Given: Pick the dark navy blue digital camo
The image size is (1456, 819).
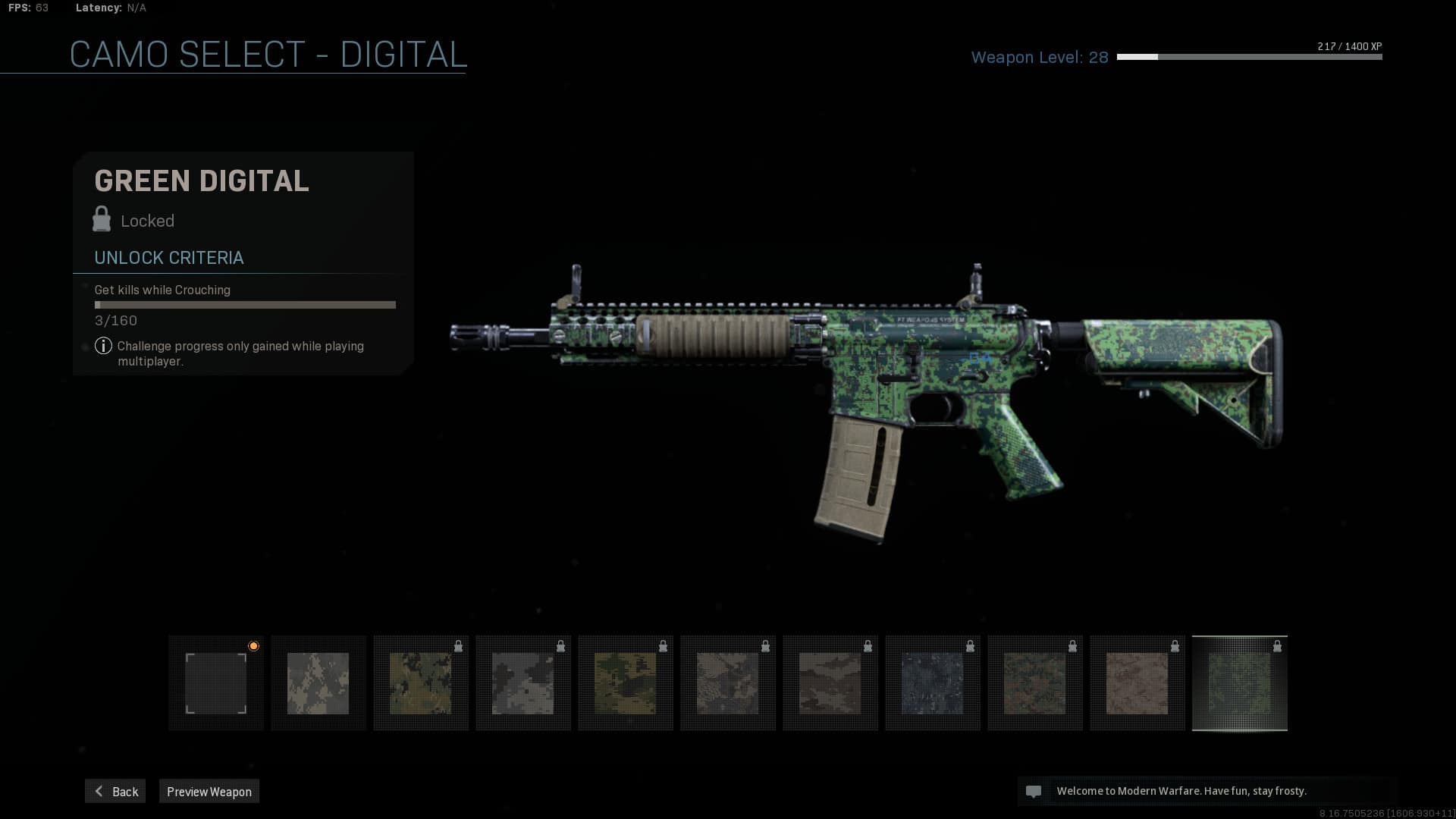Looking at the screenshot, I should point(933,683).
